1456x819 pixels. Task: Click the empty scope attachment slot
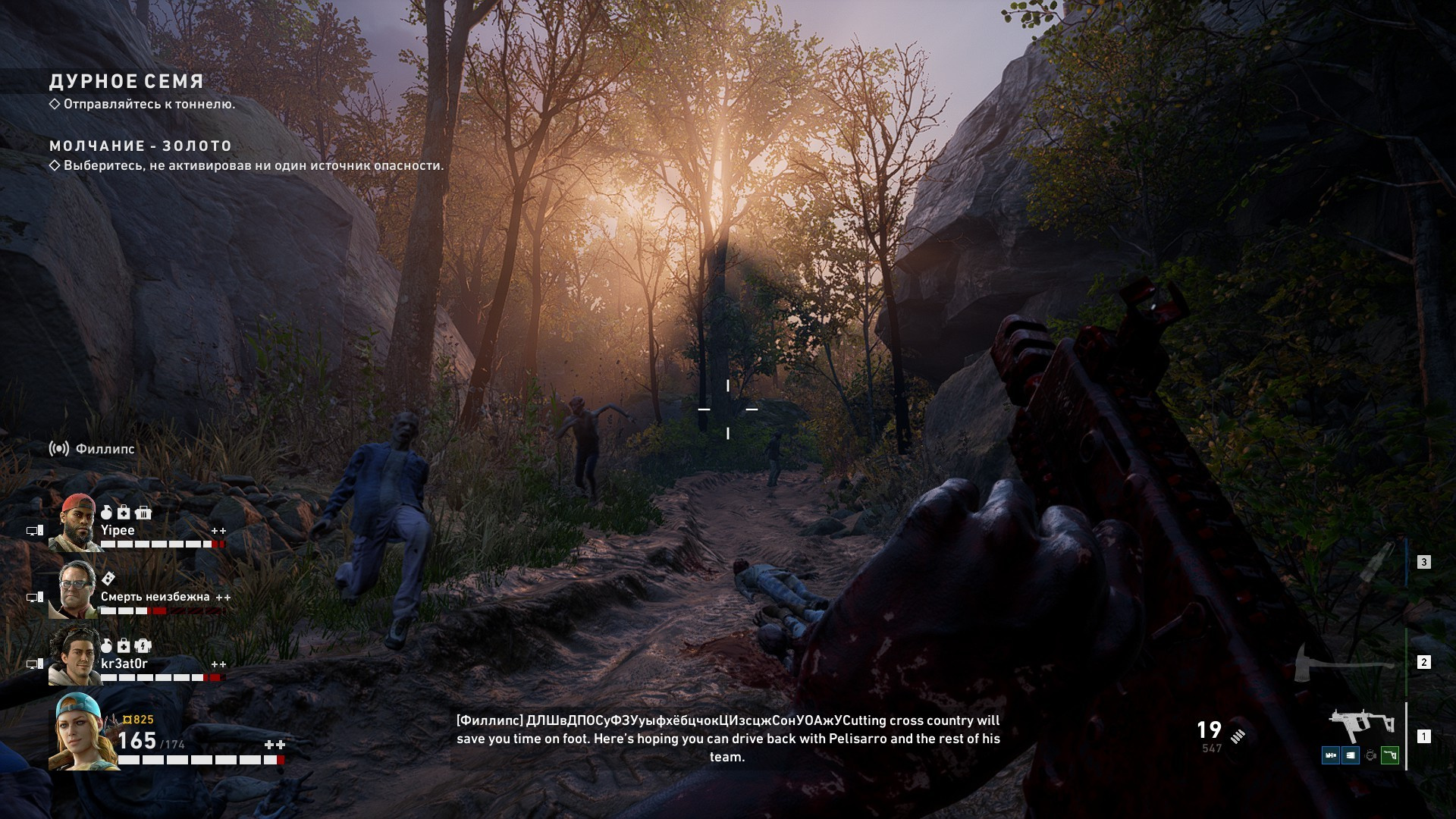[1370, 755]
